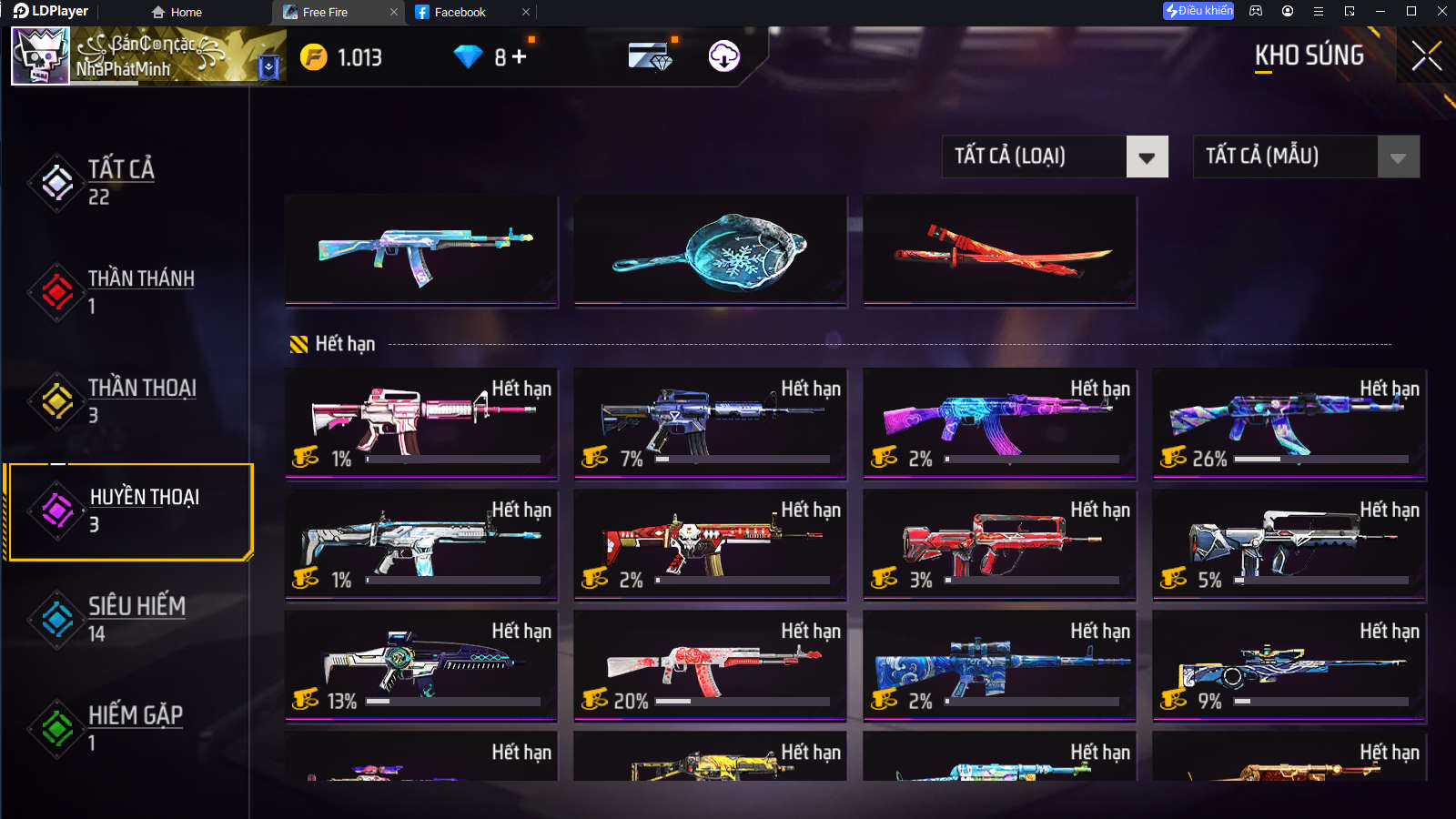Click the cloud download icon

(724, 56)
